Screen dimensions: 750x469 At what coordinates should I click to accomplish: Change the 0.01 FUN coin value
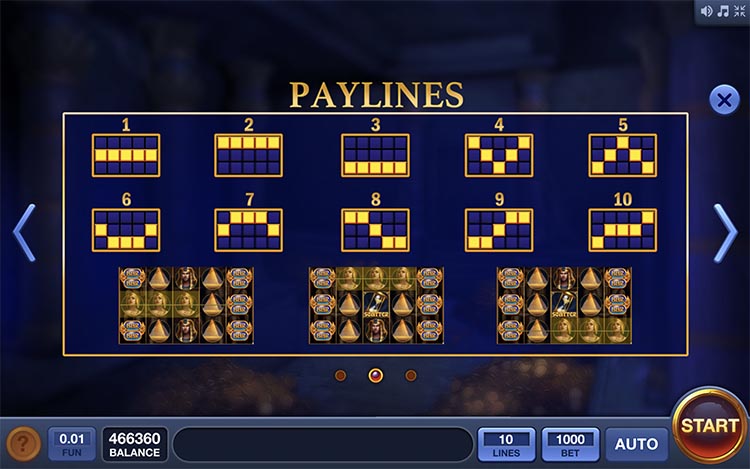click(72, 444)
